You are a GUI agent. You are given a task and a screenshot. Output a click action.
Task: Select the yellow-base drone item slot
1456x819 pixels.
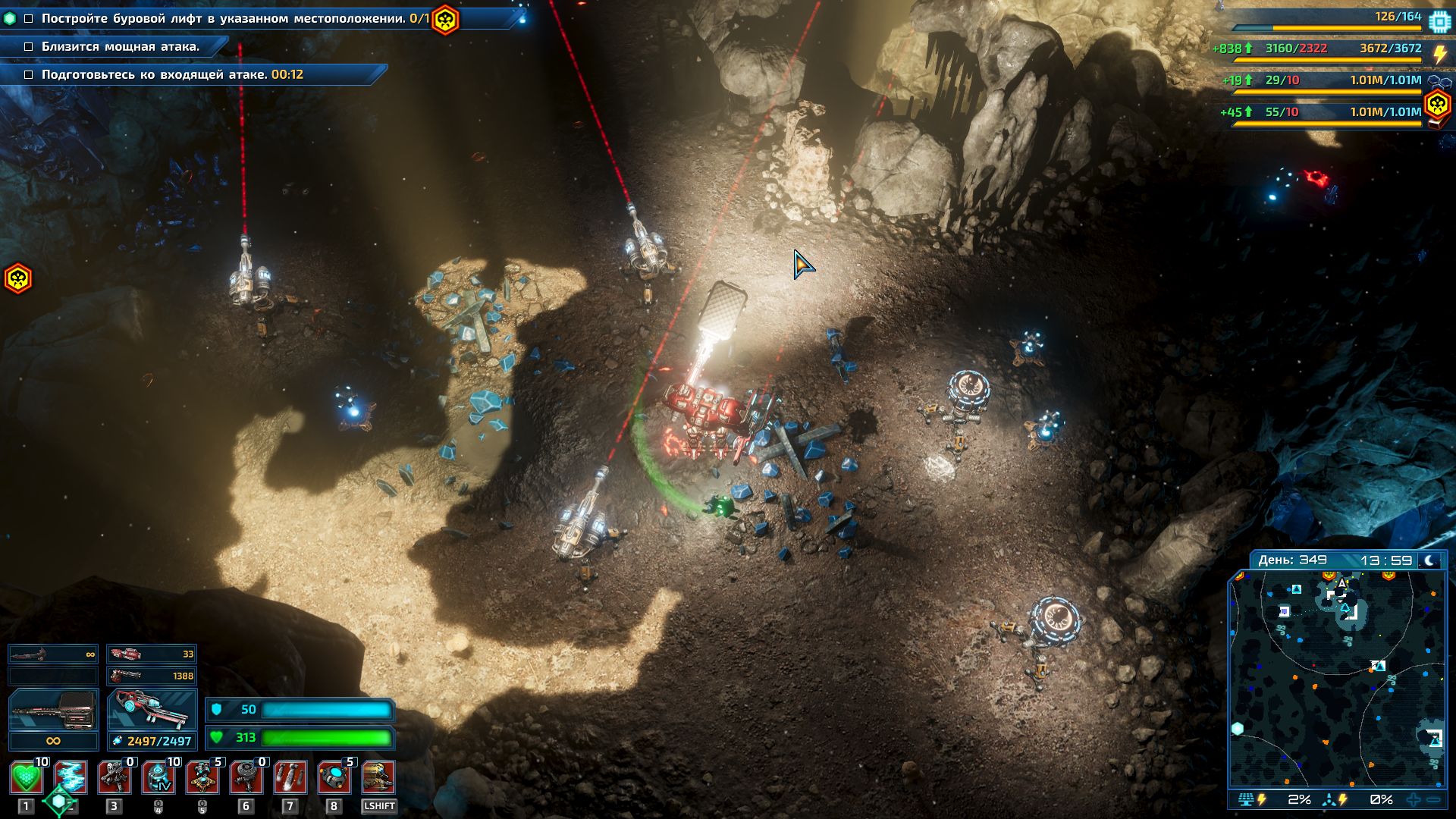coord(202,778)
